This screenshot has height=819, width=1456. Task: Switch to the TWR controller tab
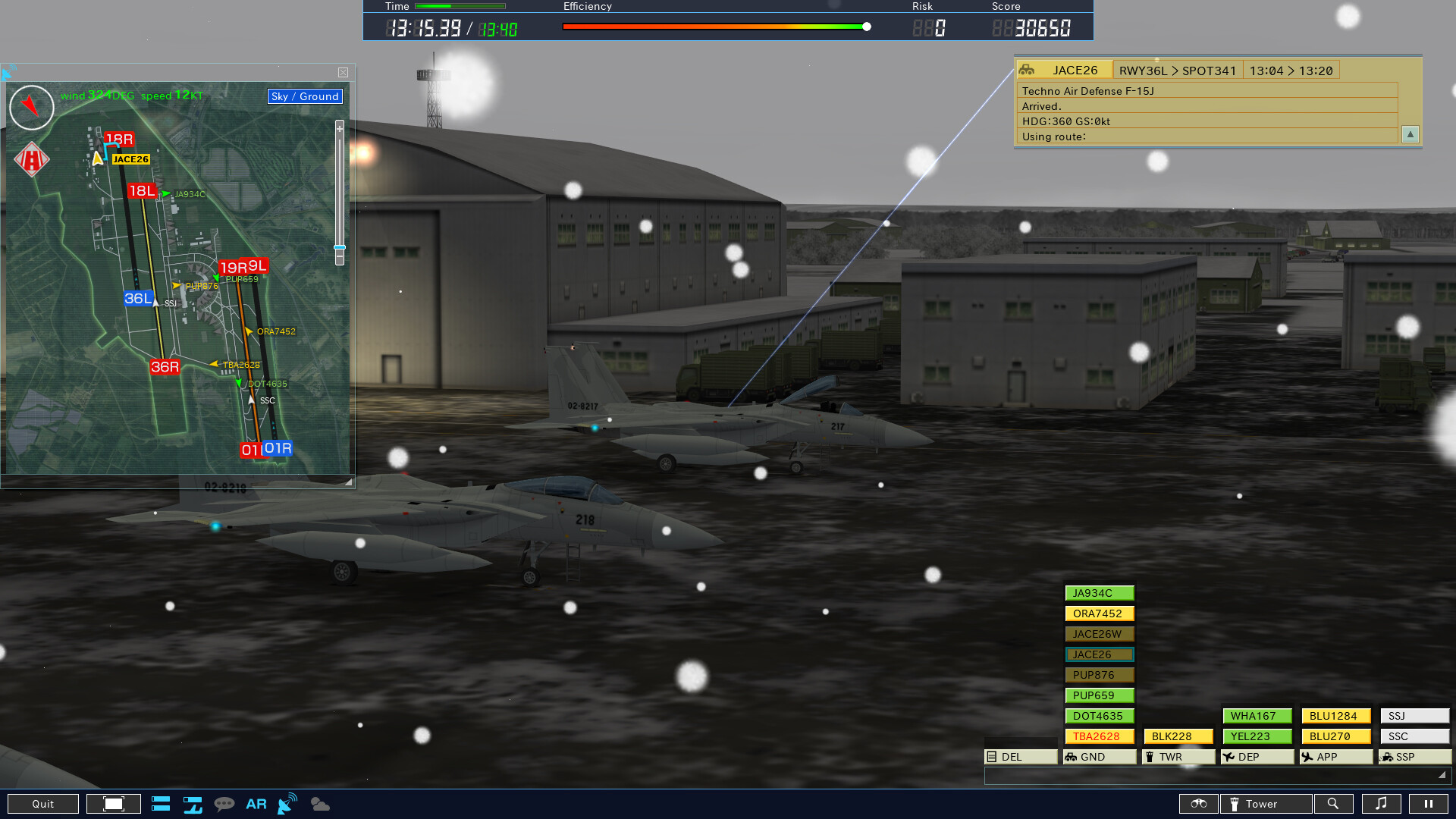[x=1177, y=756]
